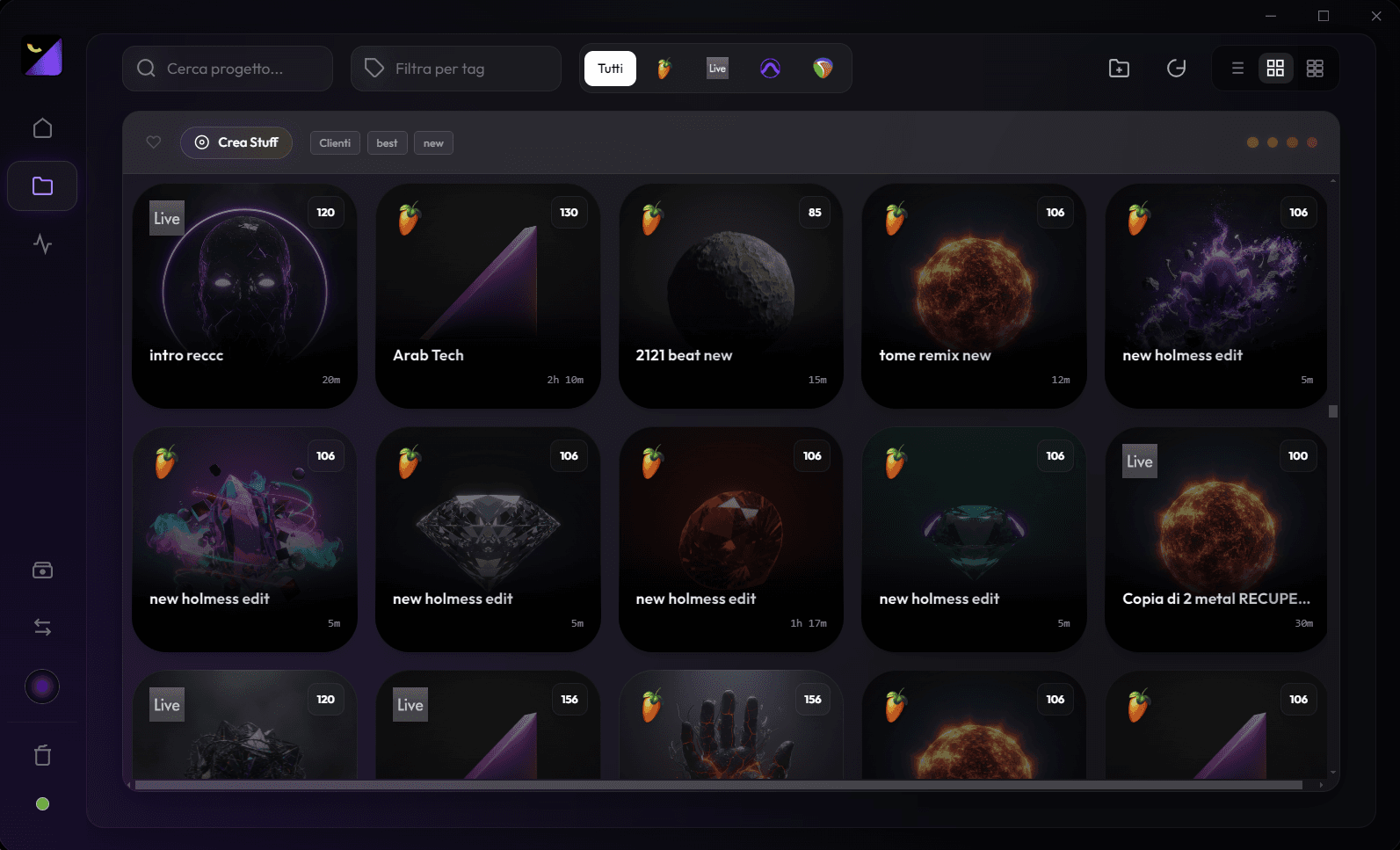Enable the Ableton Live filter chip
1400x850 pixels.
point(716,68)
